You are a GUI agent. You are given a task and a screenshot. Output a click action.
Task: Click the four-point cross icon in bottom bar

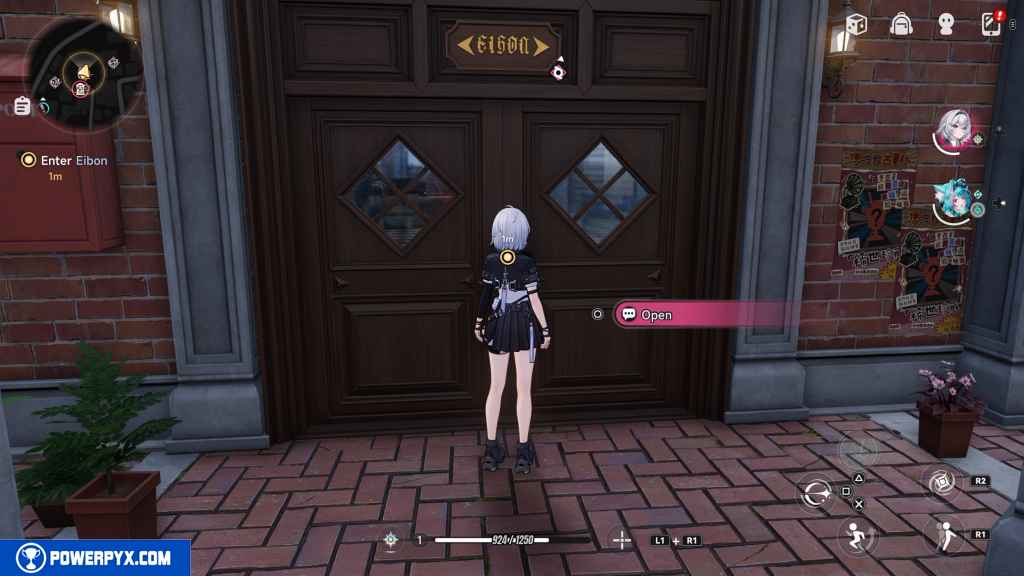[x=621, y=540]
